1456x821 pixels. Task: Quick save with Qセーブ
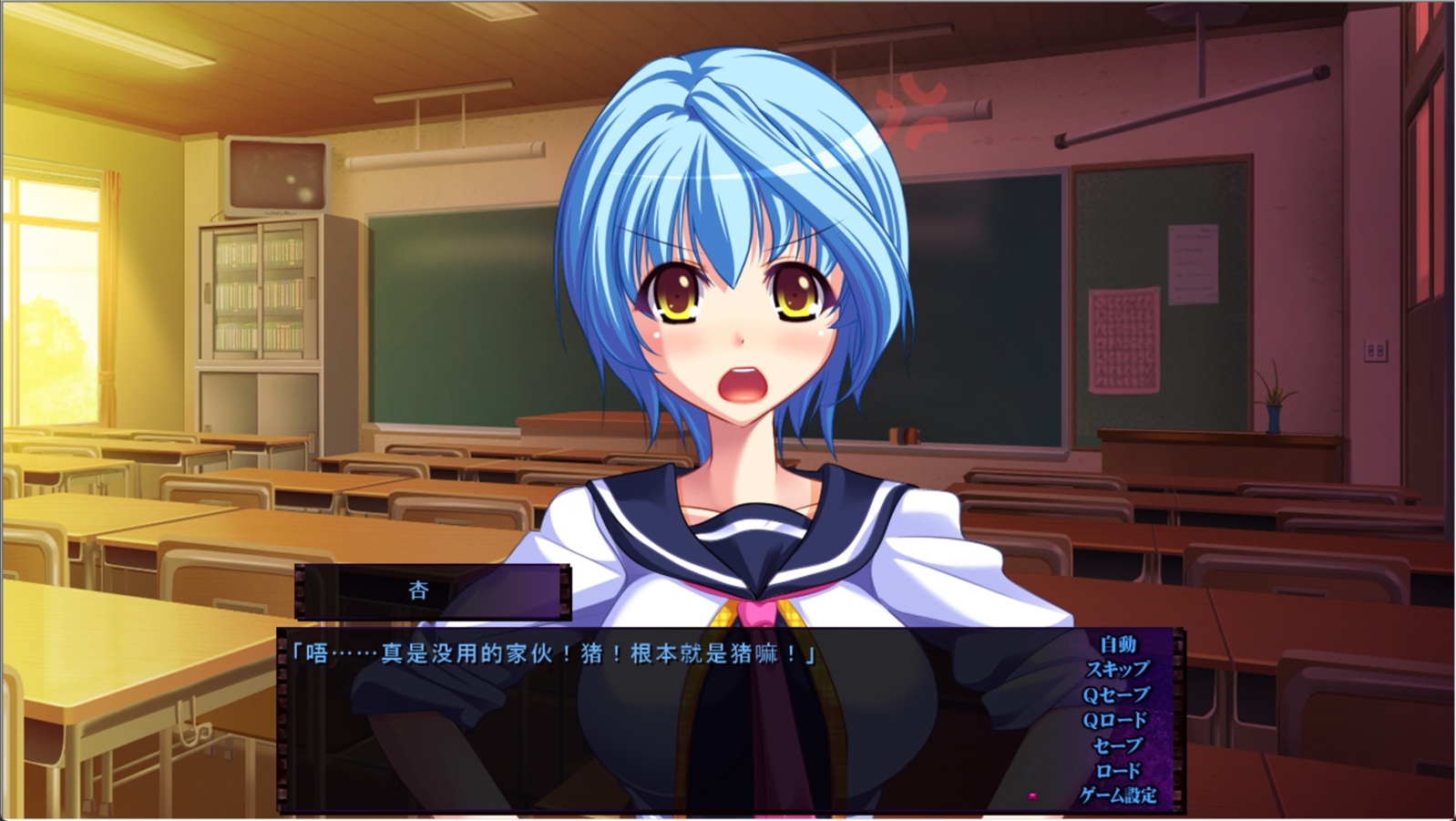click(1116, 694)
